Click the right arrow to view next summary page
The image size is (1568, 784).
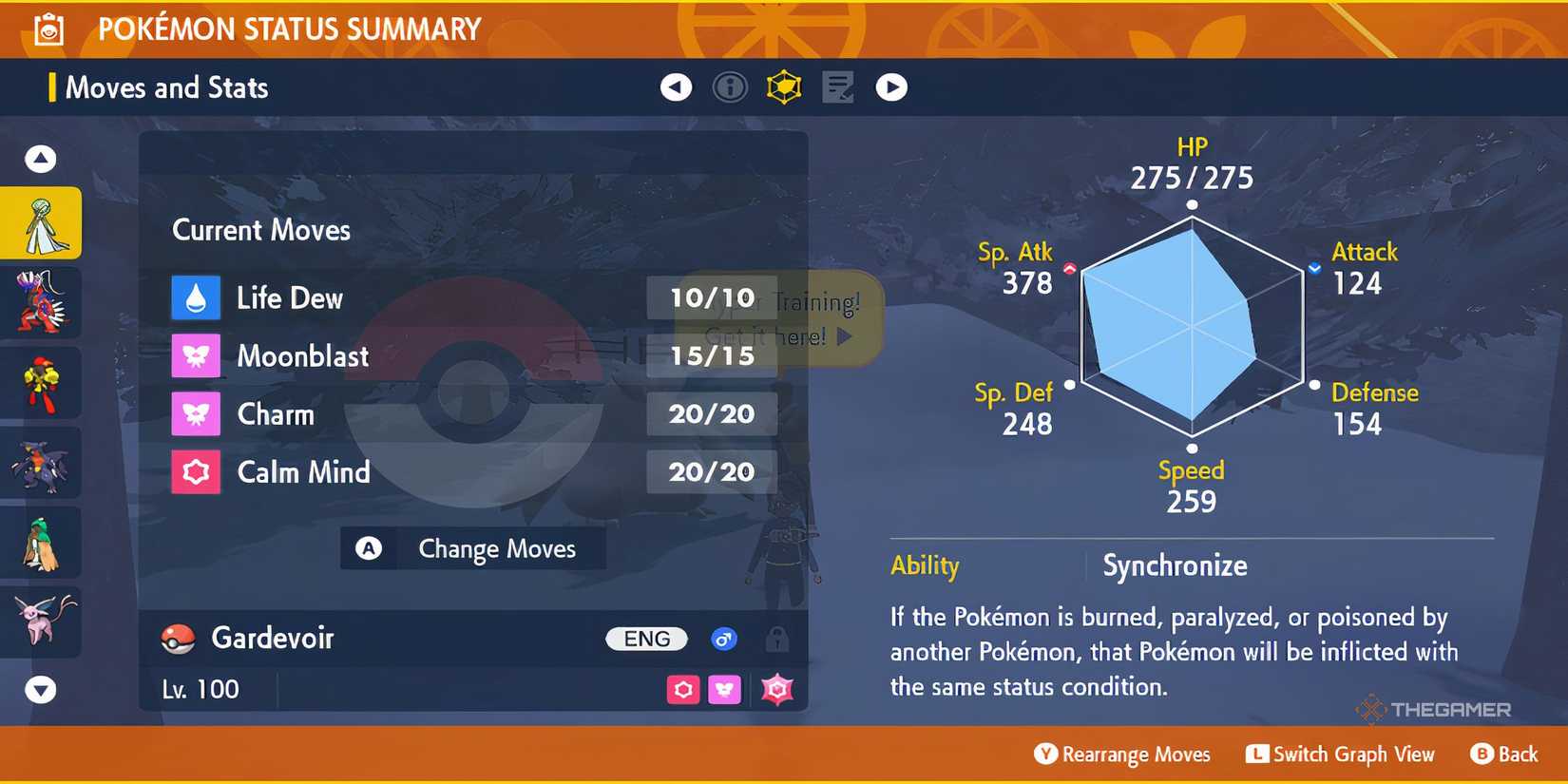click(891, 86)
